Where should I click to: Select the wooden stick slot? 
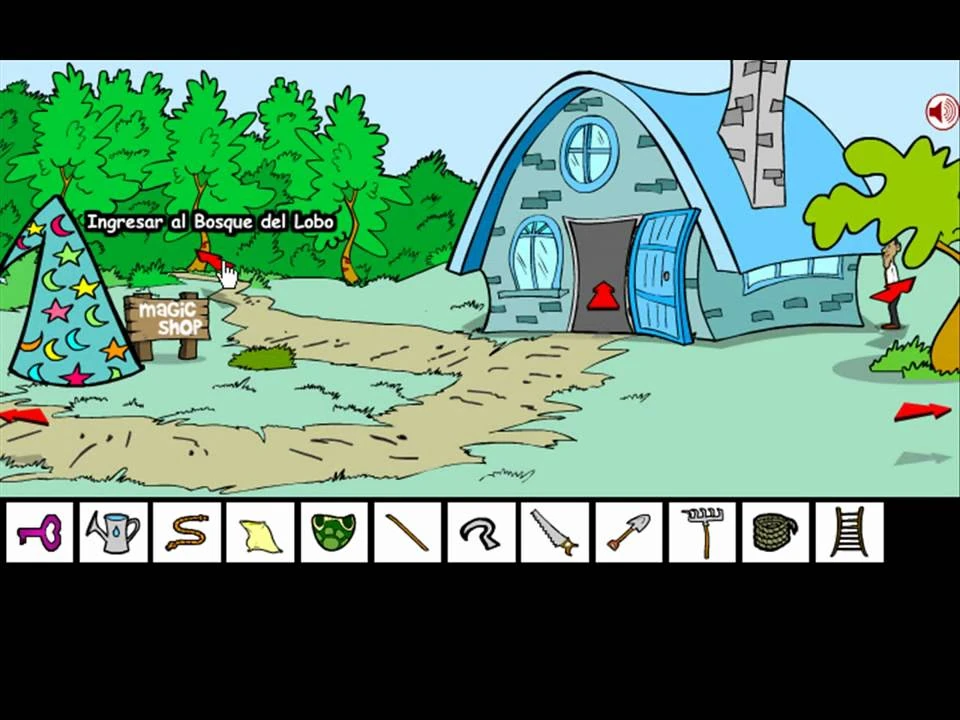[x=407, y=532]
